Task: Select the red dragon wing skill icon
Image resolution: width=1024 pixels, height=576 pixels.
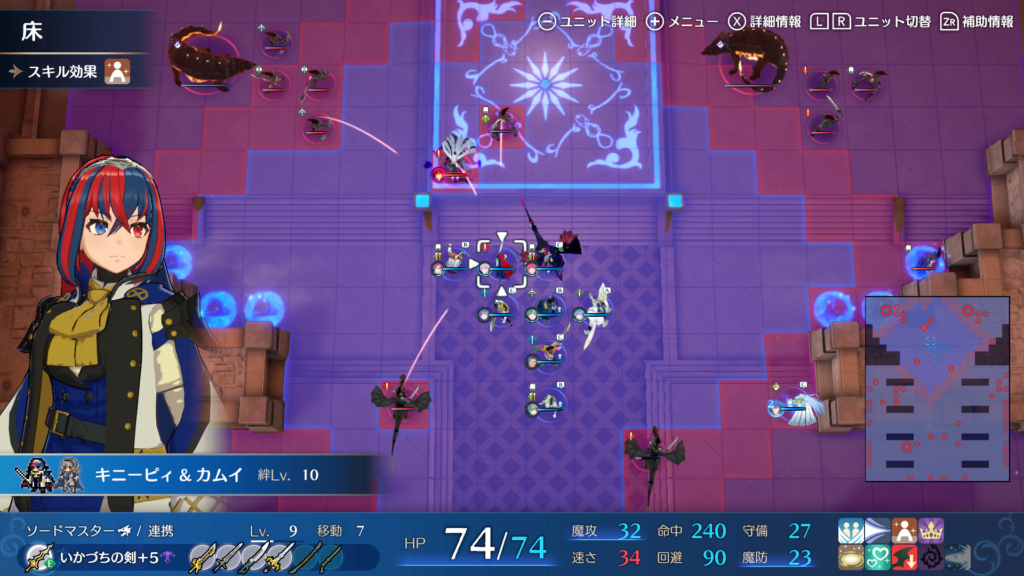Action: tap(904, 557)
